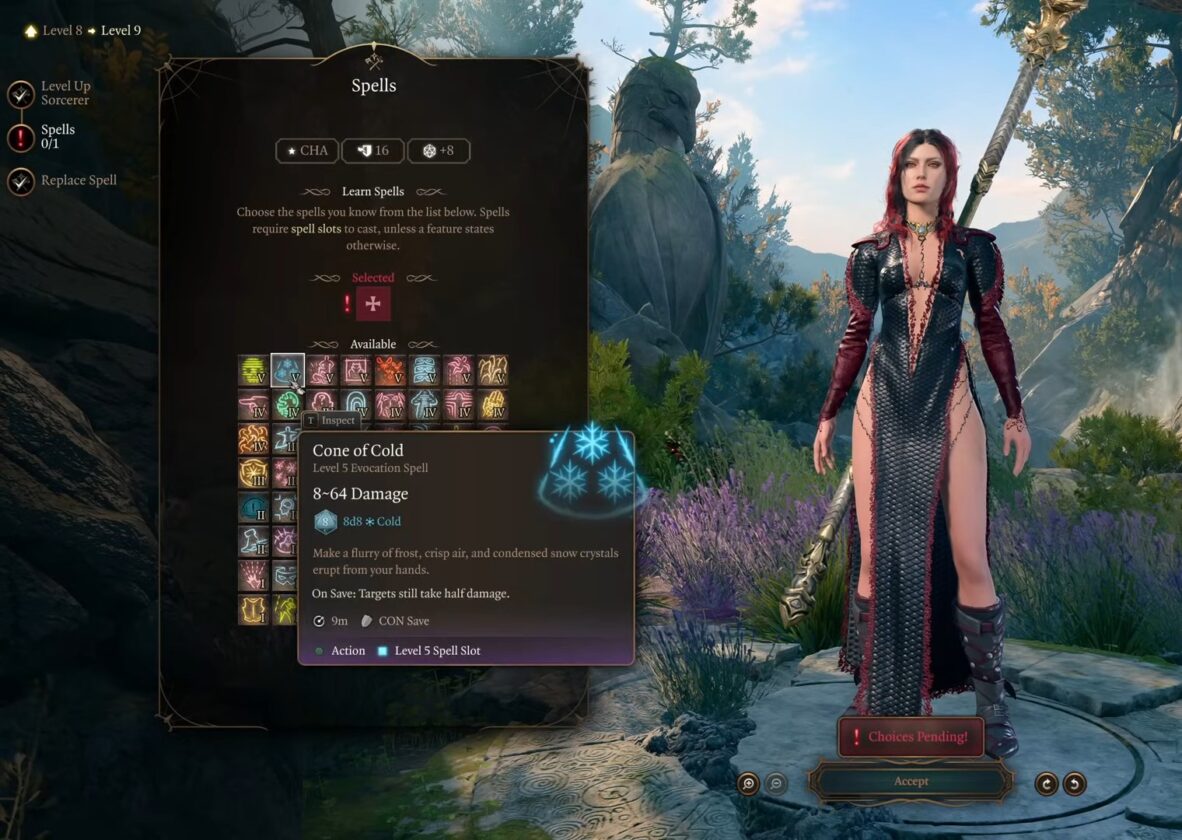Rotate the character preview counterclockwise
1182x840 pixels.
(1074, 783)
